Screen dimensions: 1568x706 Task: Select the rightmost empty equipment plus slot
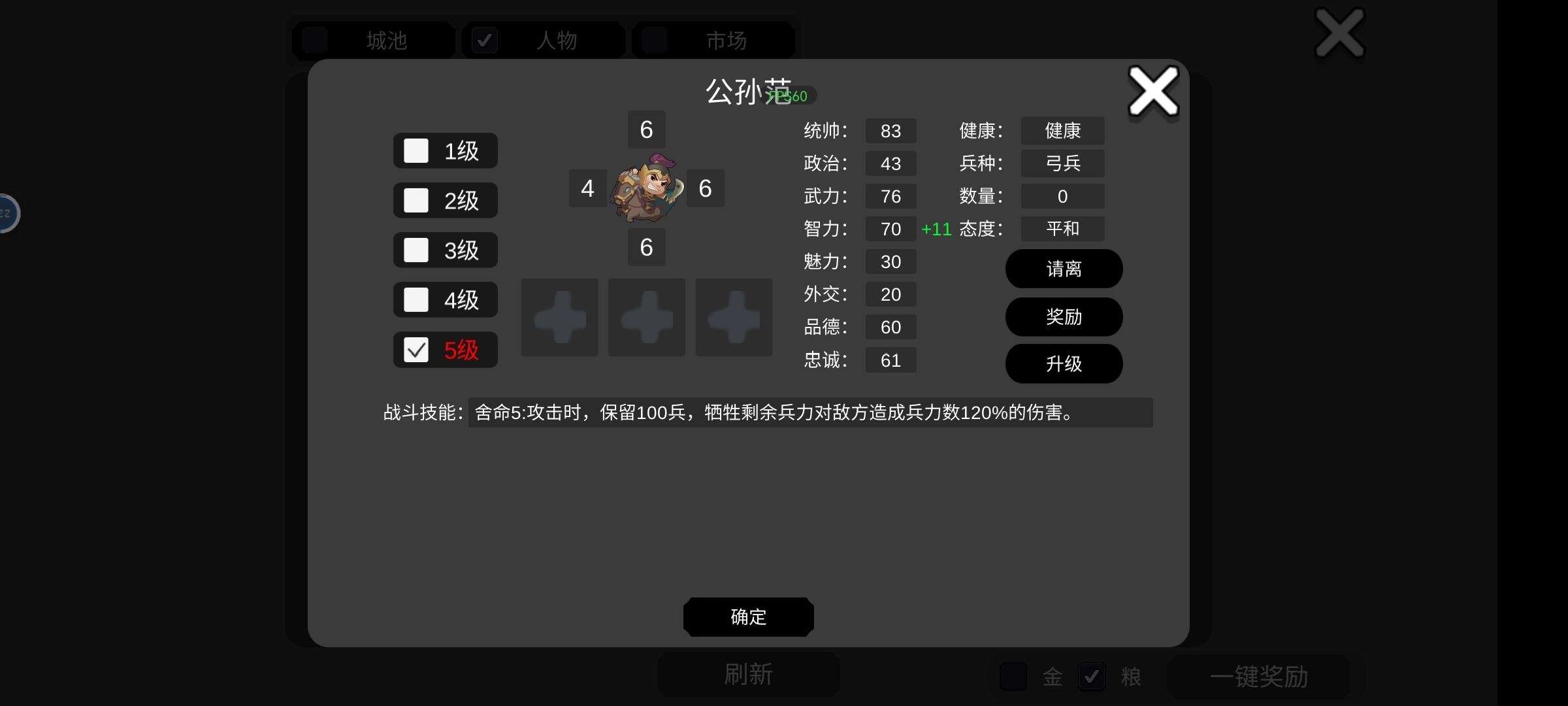coord(733,317)
